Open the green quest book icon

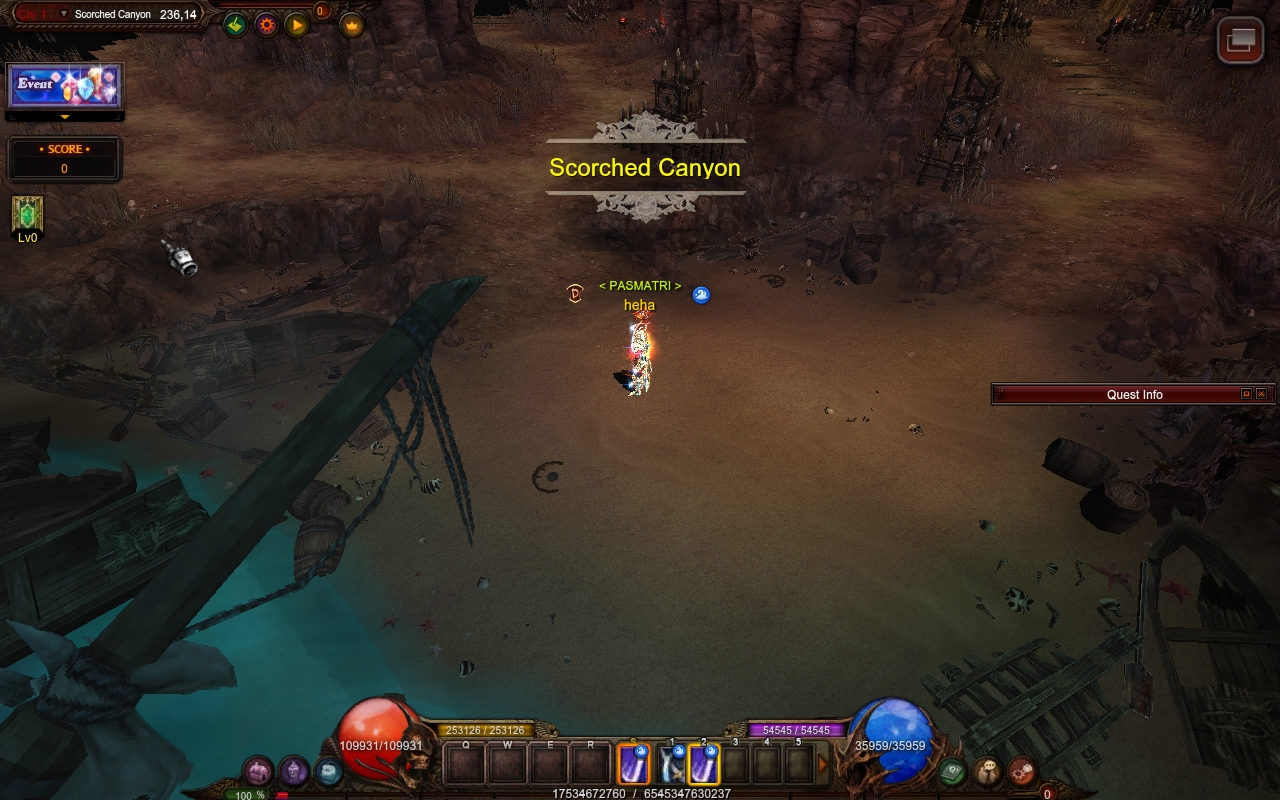pos(952,771)
